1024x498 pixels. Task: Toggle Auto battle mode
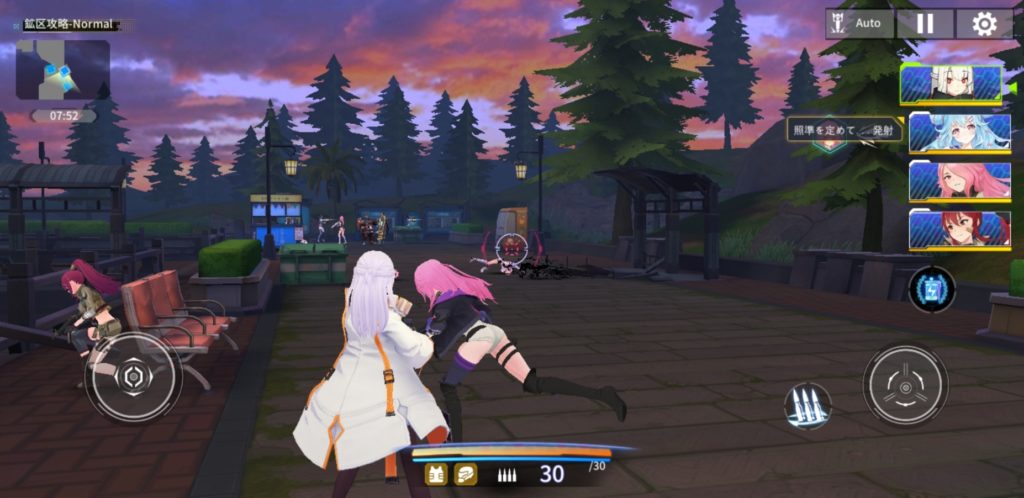[859, 23]
